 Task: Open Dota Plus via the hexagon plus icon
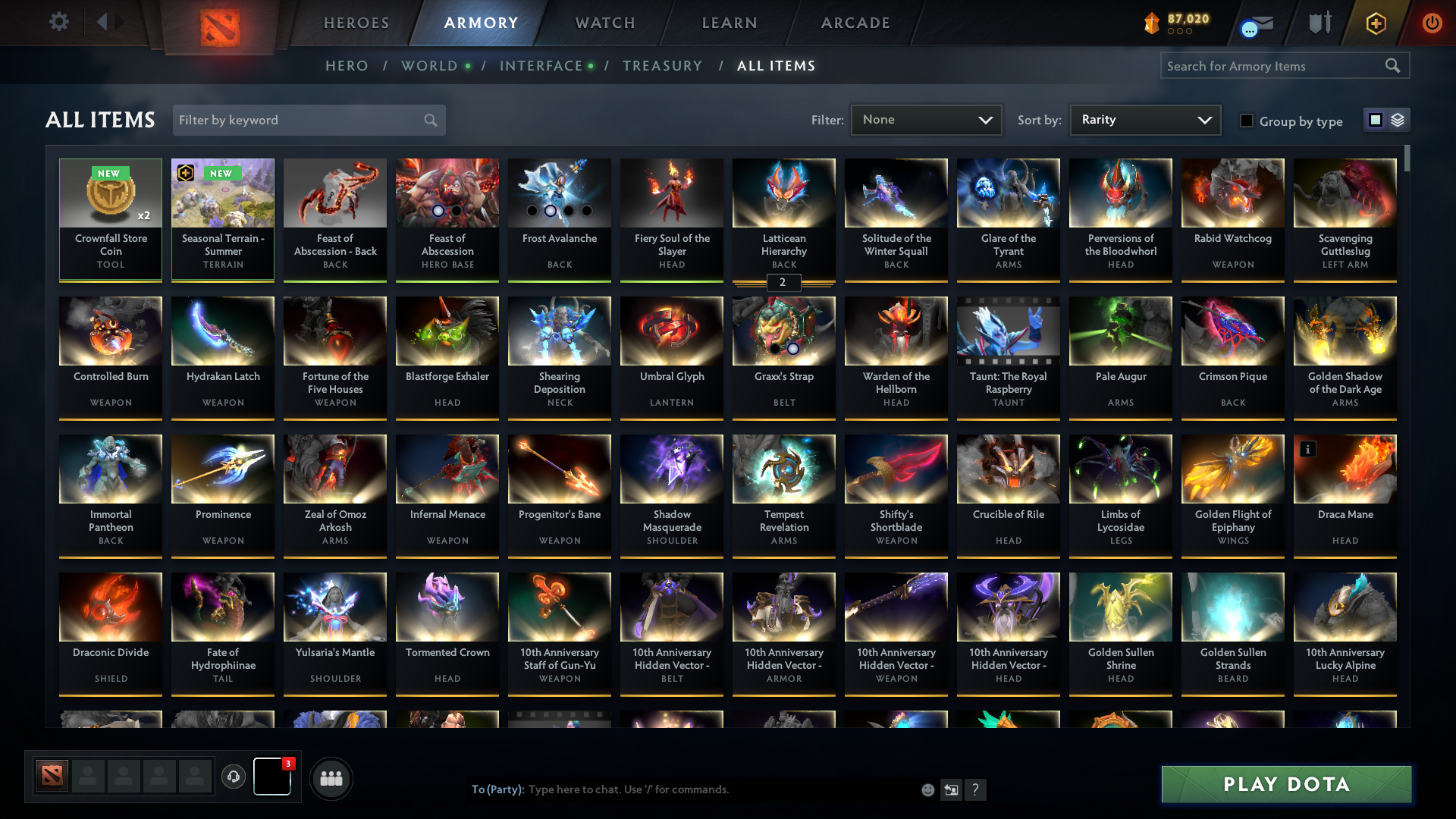tap(1375, 22)
